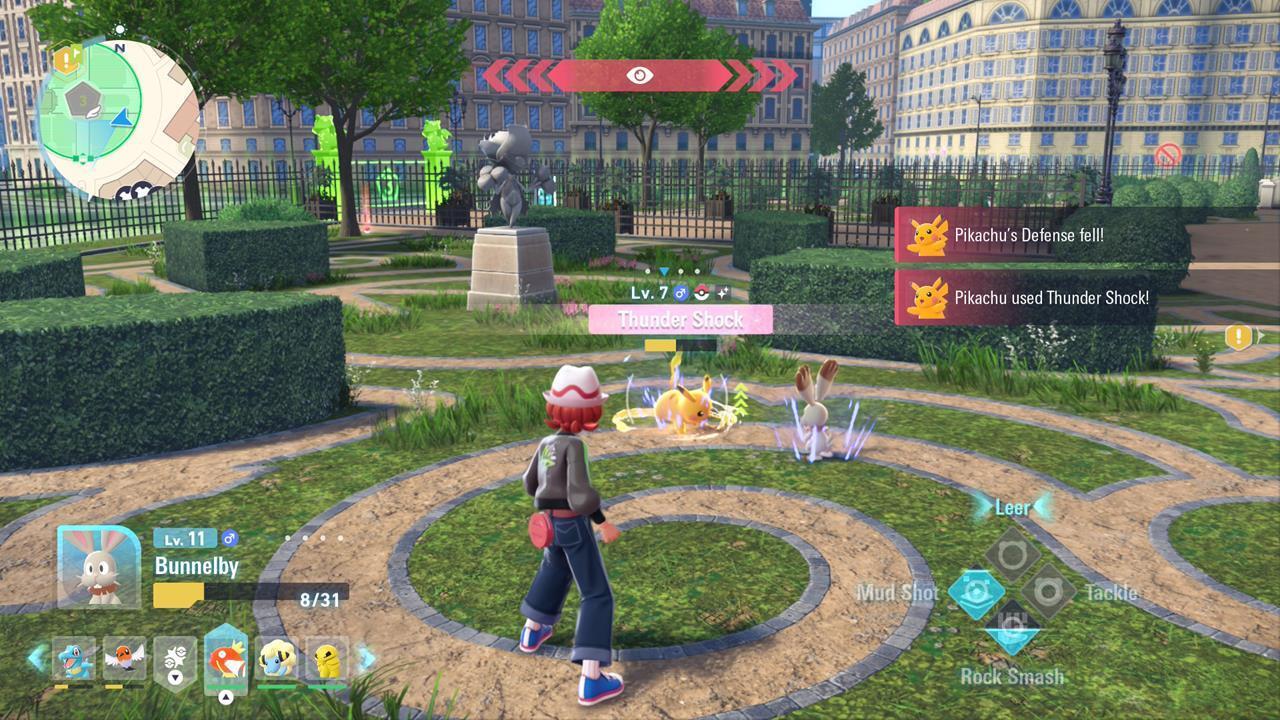The height and width of the screenshot is (720, 1280).
Task: Select Mareep in the party bar
Action: pyautogui.click(x=274, y=660)
